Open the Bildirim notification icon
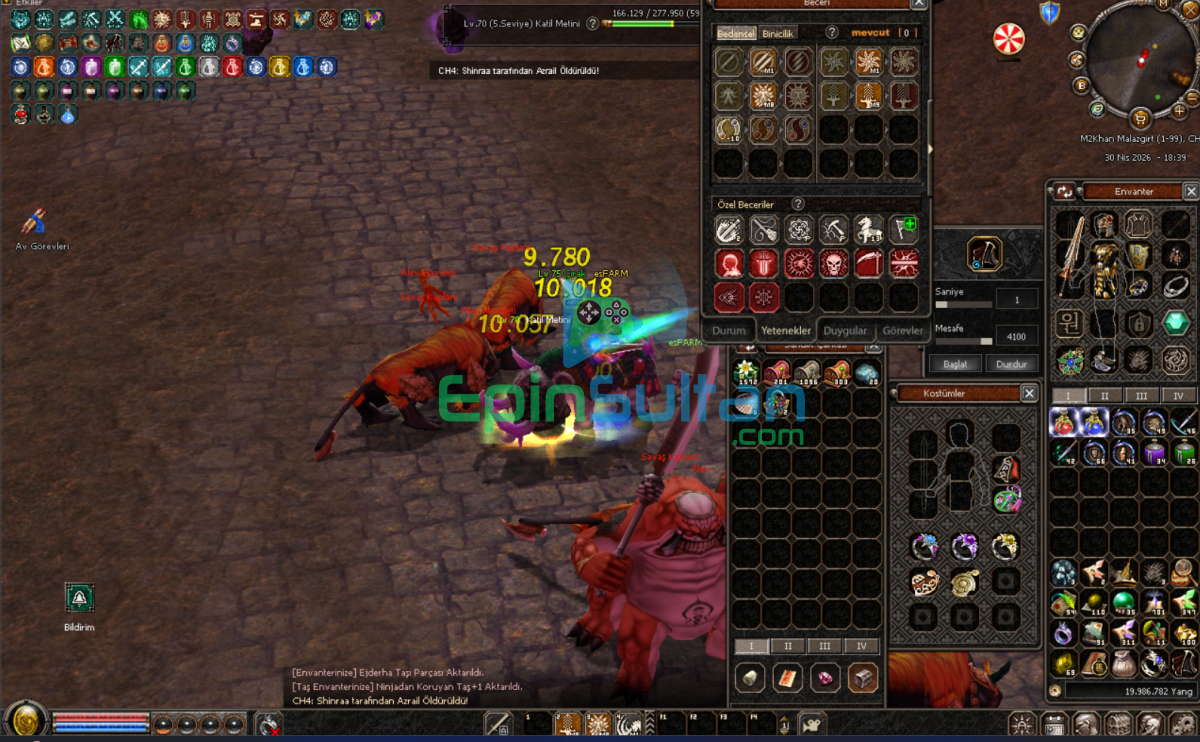 (x=79, y=599)
